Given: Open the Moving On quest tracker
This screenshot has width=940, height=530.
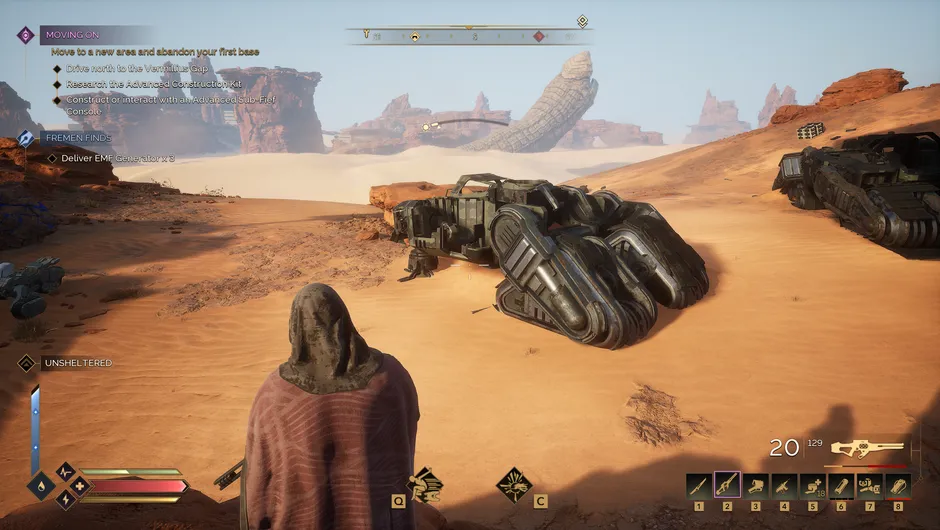Looking at the screenshot, I should pyautogui.click(x=26, y=35).
